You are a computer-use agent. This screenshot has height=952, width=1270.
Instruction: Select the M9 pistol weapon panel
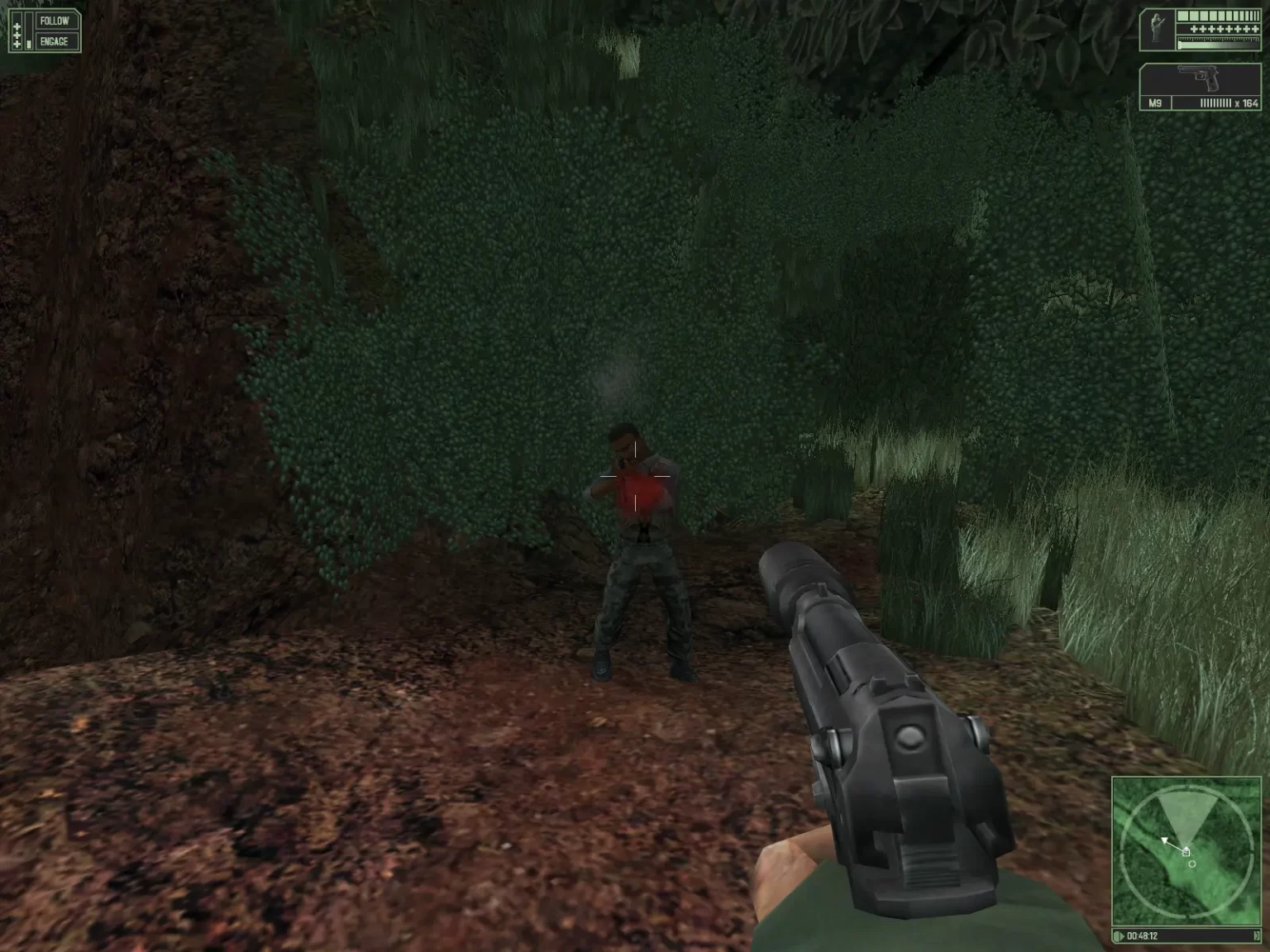click(x=1200, y=88)
